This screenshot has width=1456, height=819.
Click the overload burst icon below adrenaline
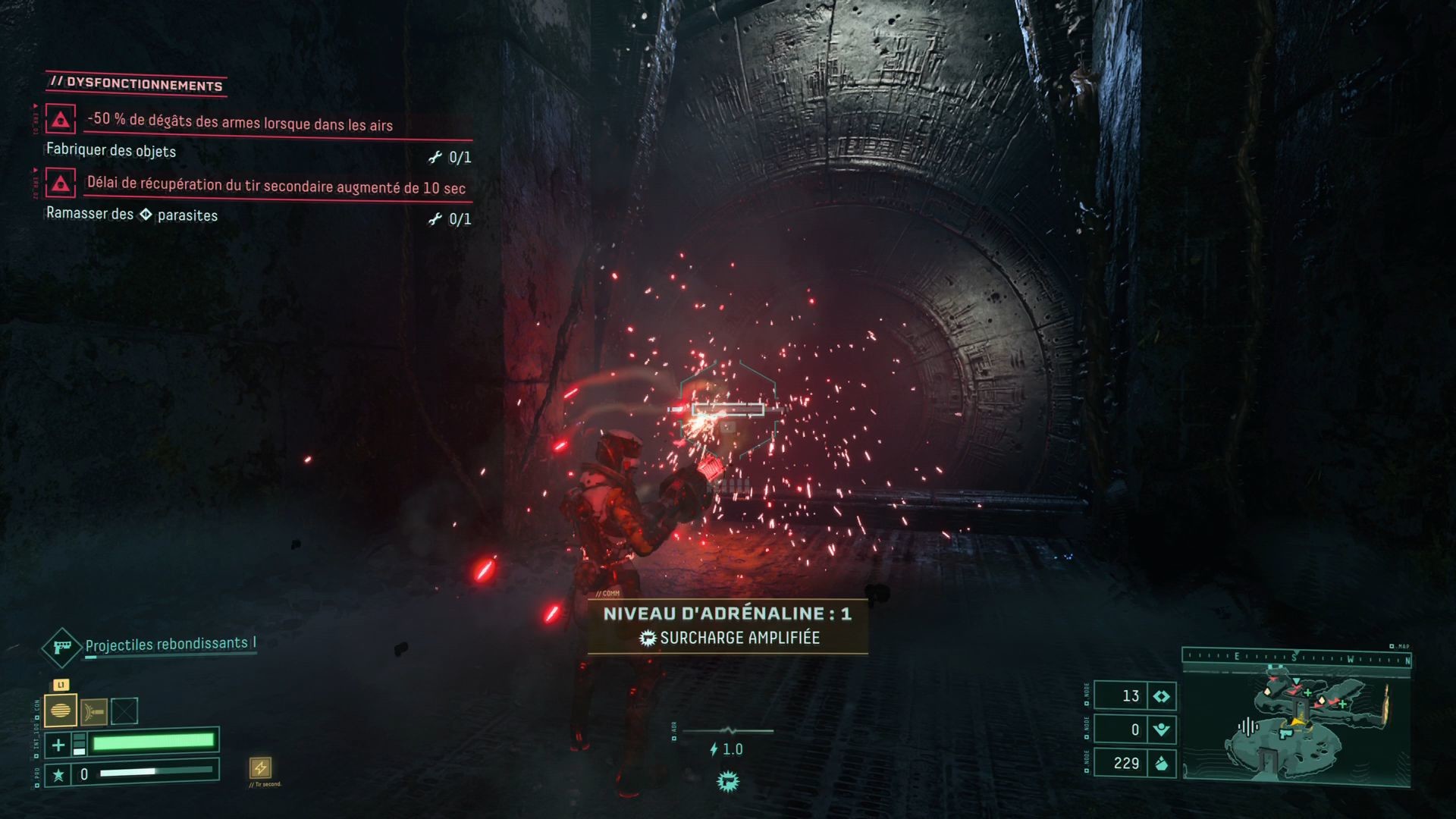[x=728, y=781]
